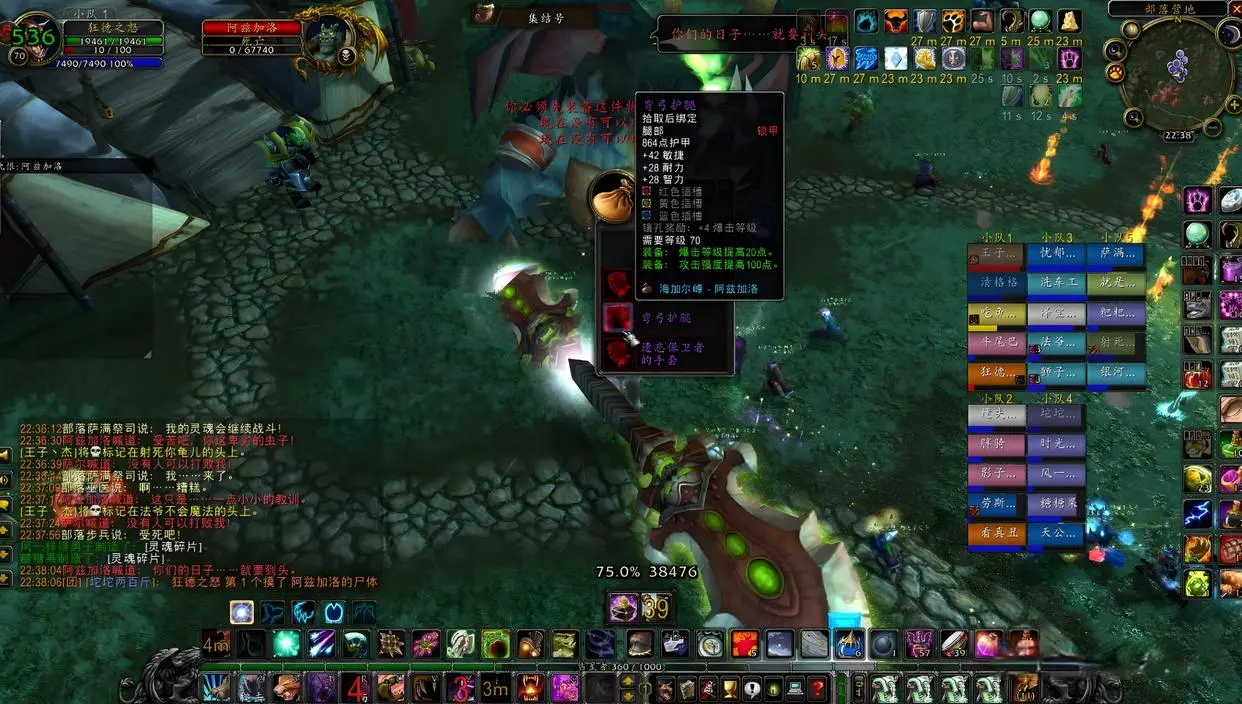Target raid member 银河 in the raid frames
1242x704 pixels.
1116,374
